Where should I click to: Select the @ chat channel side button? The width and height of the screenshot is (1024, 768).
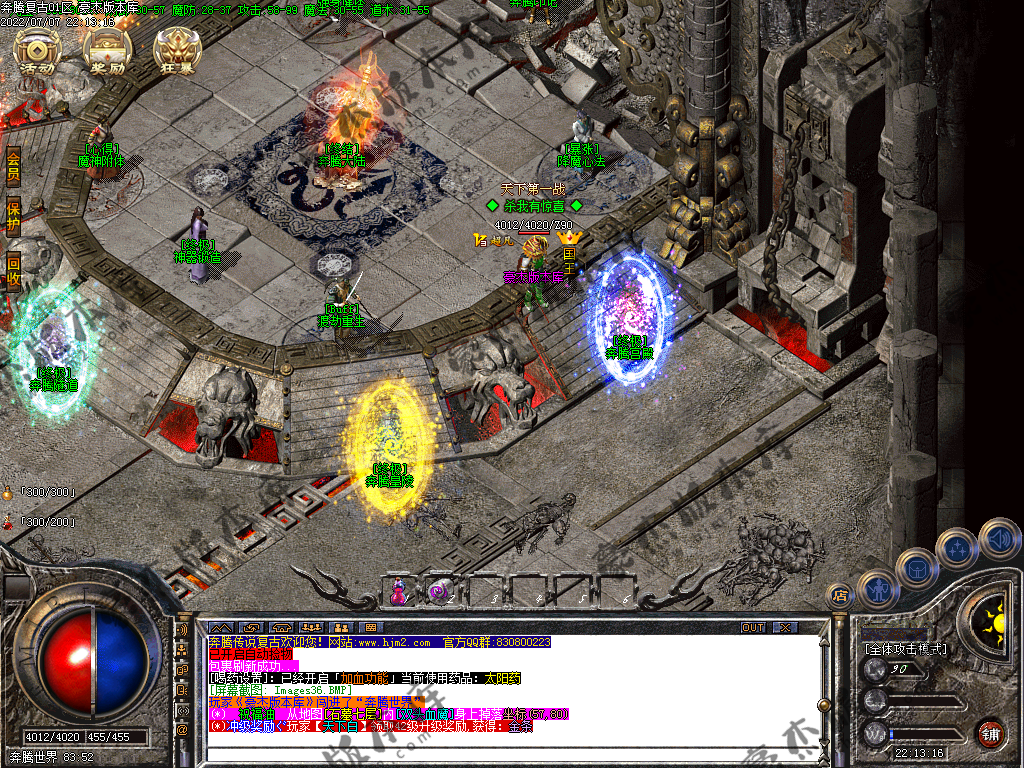(x=182, y=730)
